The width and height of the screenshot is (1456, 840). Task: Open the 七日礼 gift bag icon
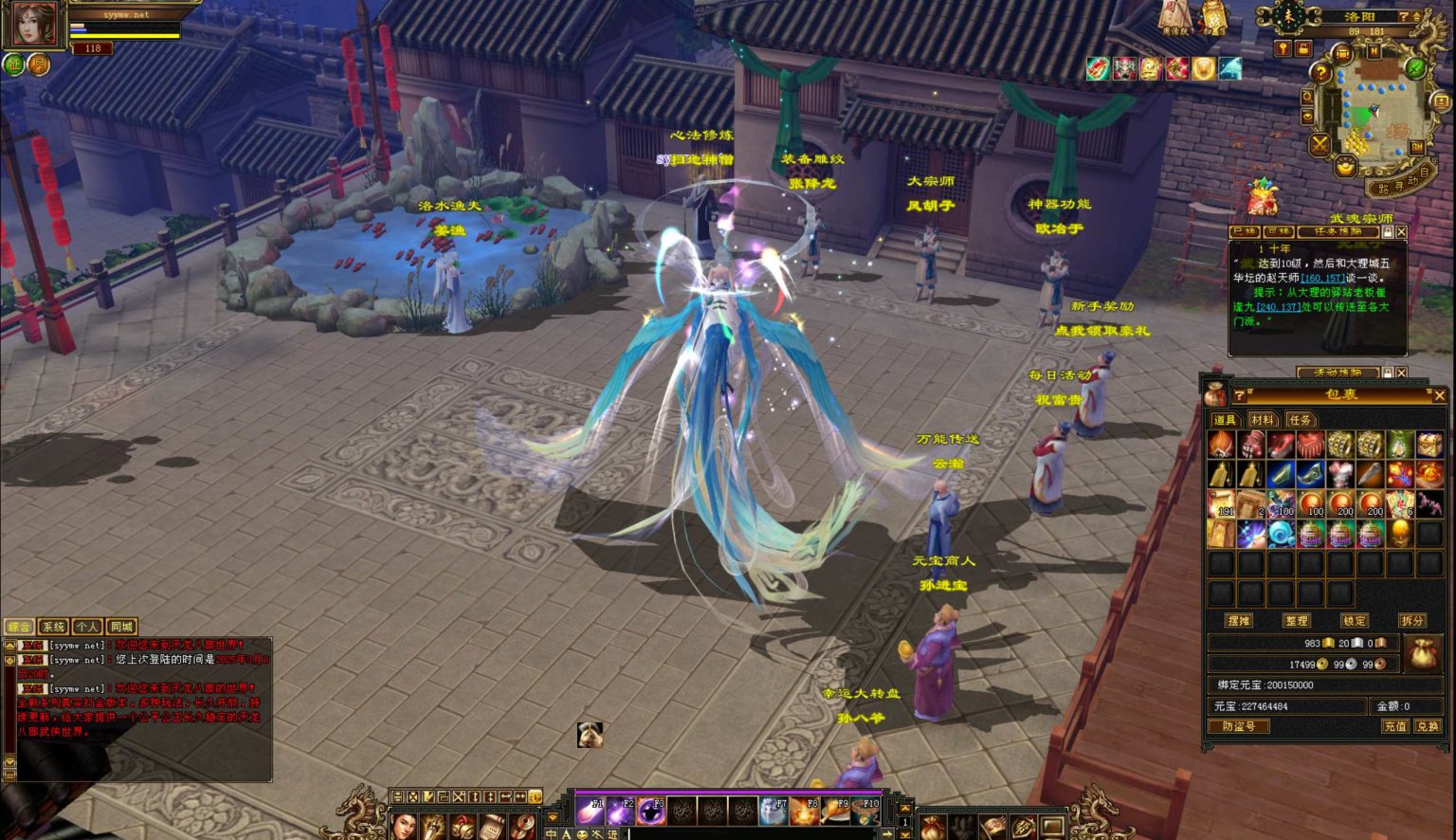tap(1262, 198)
